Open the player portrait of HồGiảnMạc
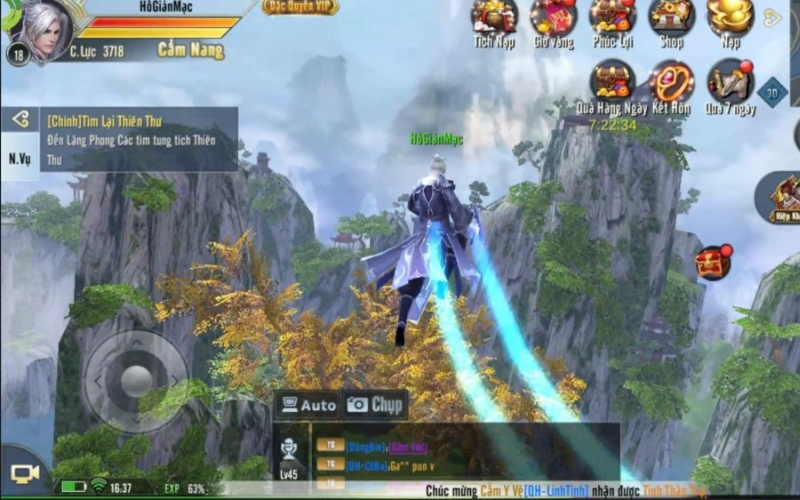Image resolution: width=800 pixels, height=500 pixels. click(40, 30)
